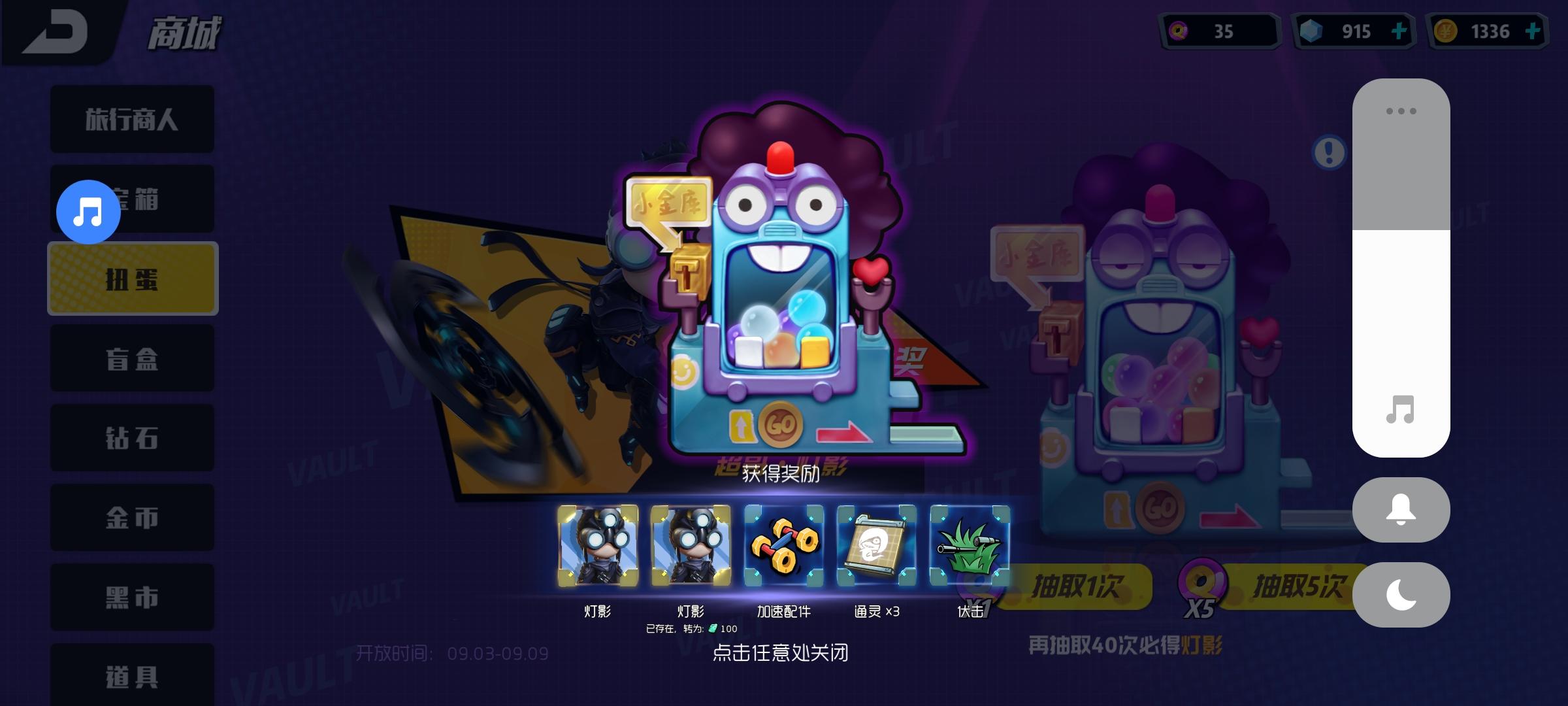1568x706 pixels.
Task: Open the 黑市 shop section
Action: 131,597
